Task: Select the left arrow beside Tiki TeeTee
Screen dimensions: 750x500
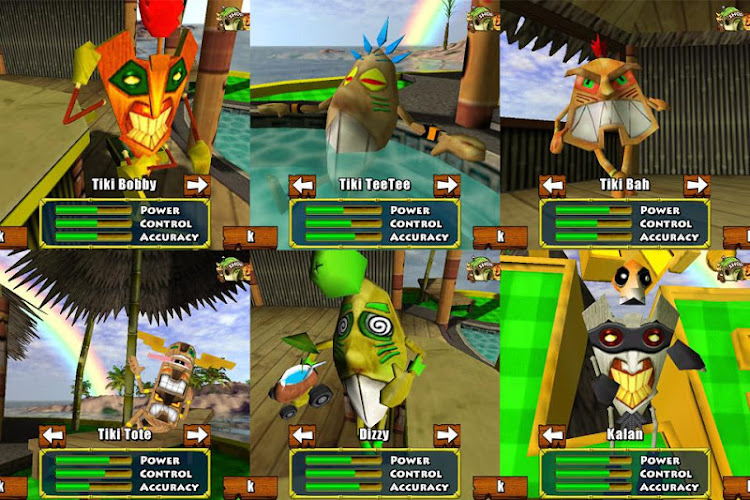Action: pyautogui.click(x=303, y=185)
